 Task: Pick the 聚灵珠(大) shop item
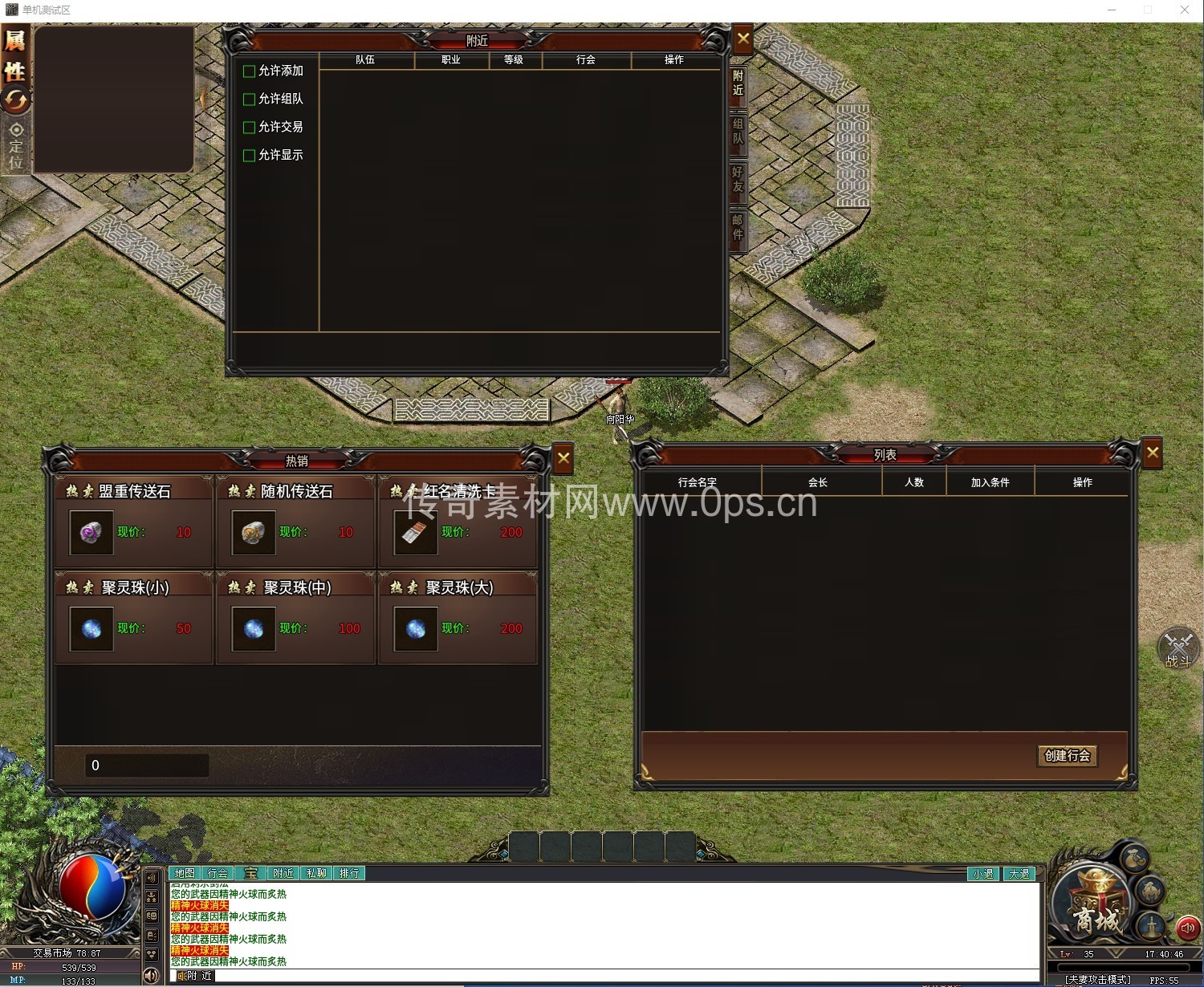point(415,629)
